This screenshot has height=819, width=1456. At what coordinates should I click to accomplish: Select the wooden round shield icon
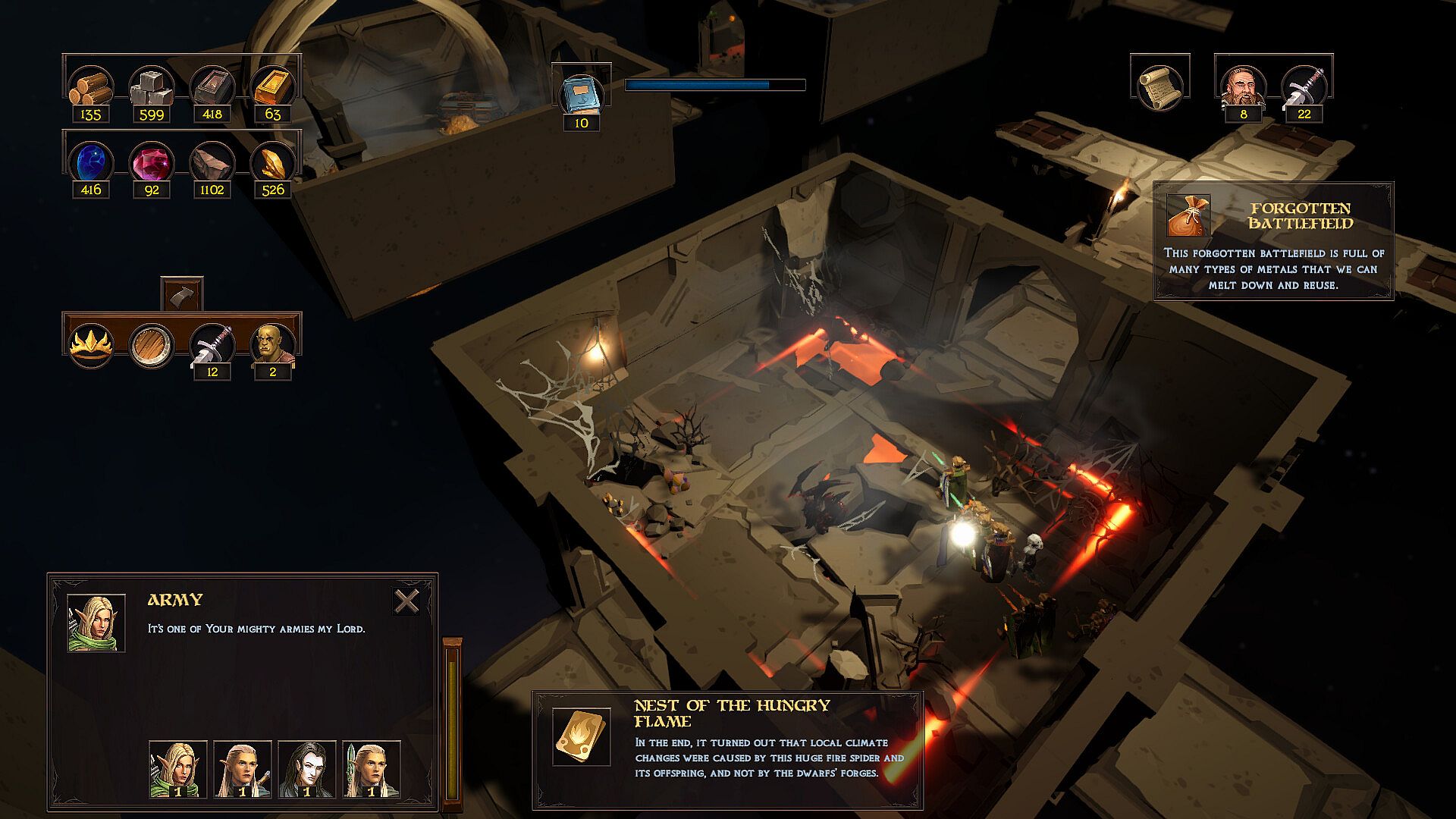[x=152, y=346]
